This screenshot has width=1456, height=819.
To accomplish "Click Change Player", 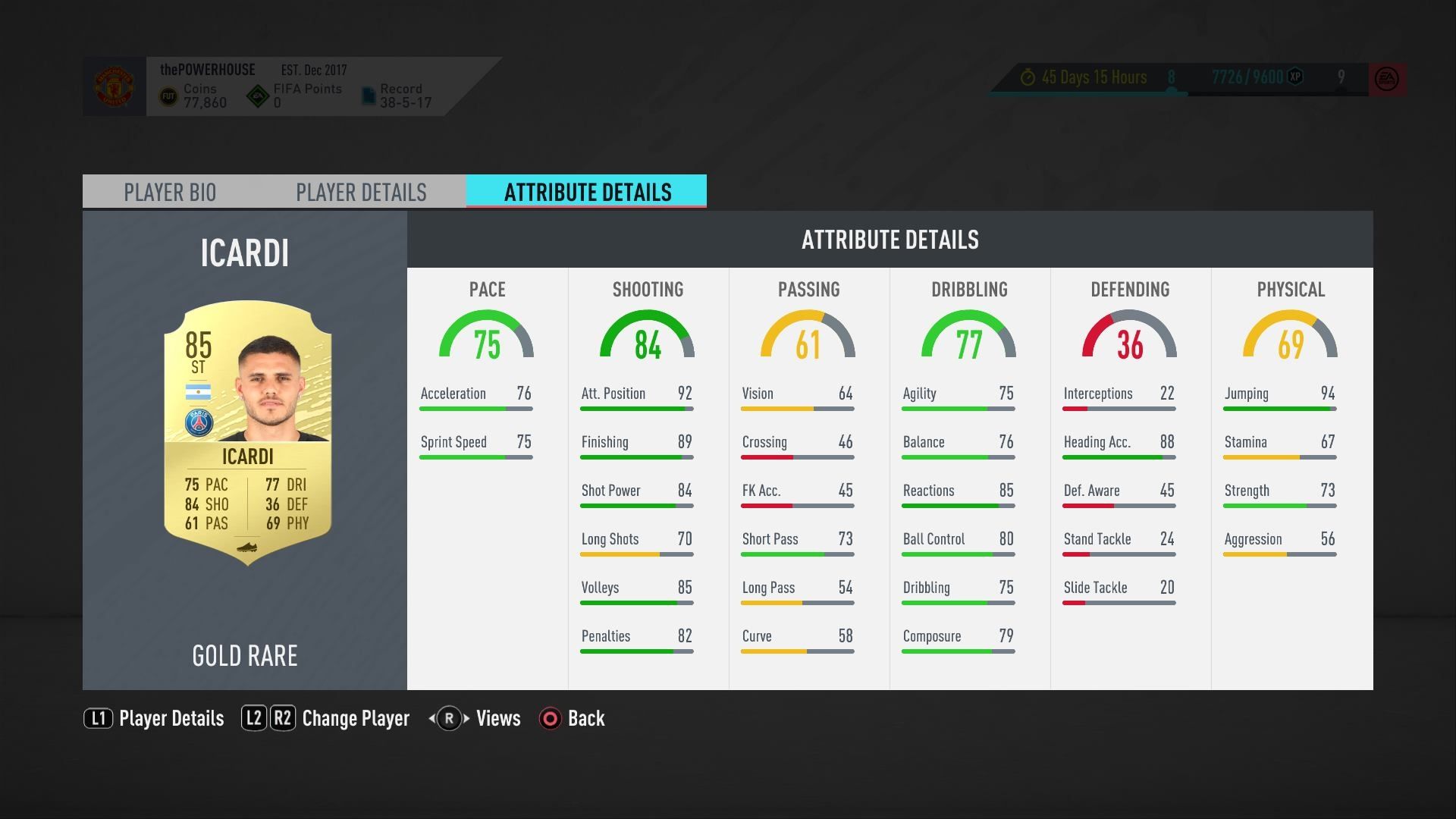I will (355, 718).
